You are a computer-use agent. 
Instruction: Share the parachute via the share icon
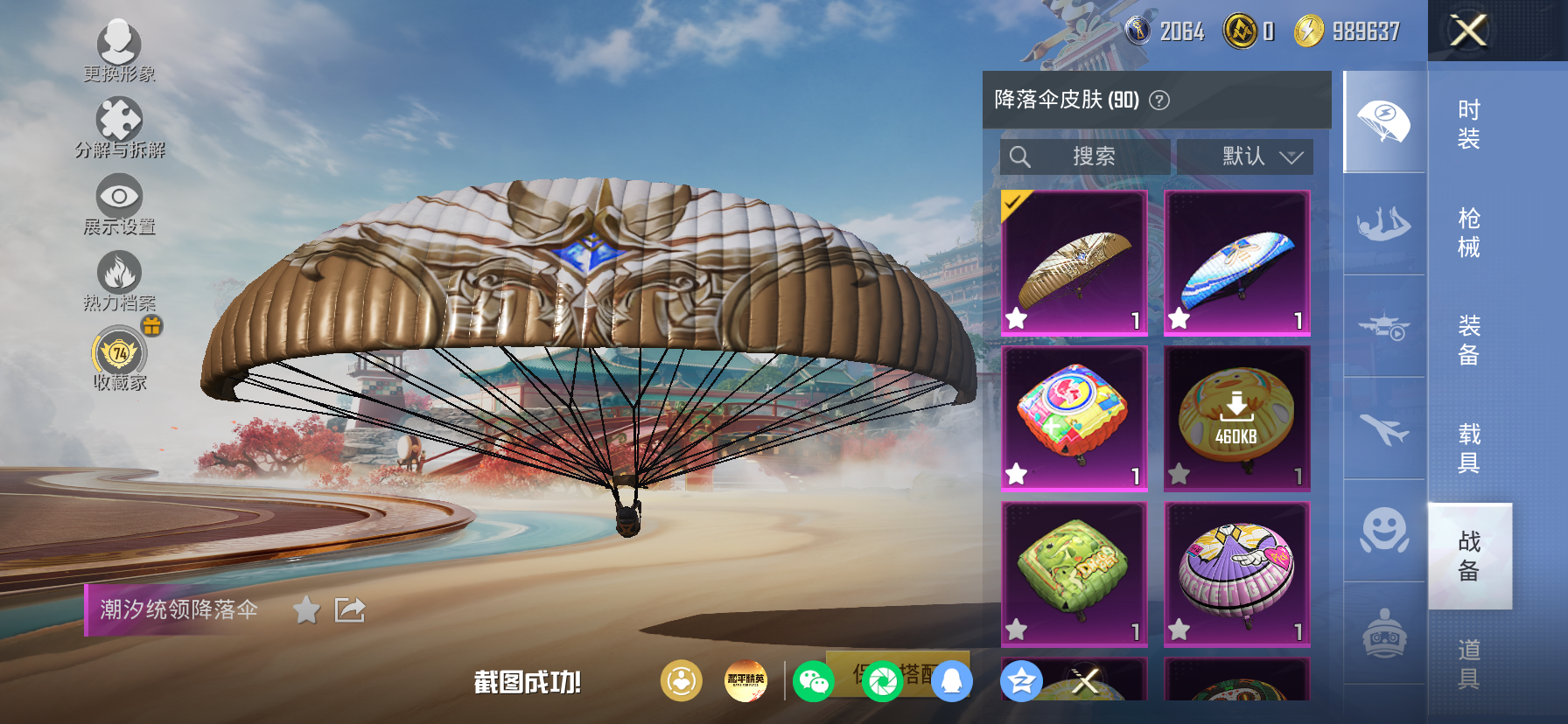tap(350, 609)
